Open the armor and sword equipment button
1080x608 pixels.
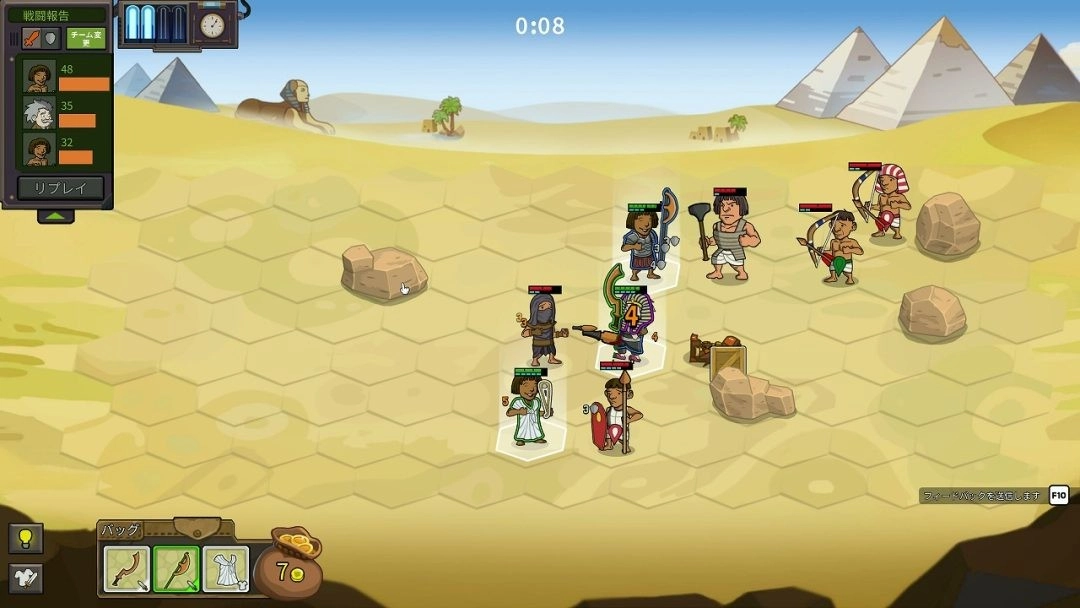[25, 577]
